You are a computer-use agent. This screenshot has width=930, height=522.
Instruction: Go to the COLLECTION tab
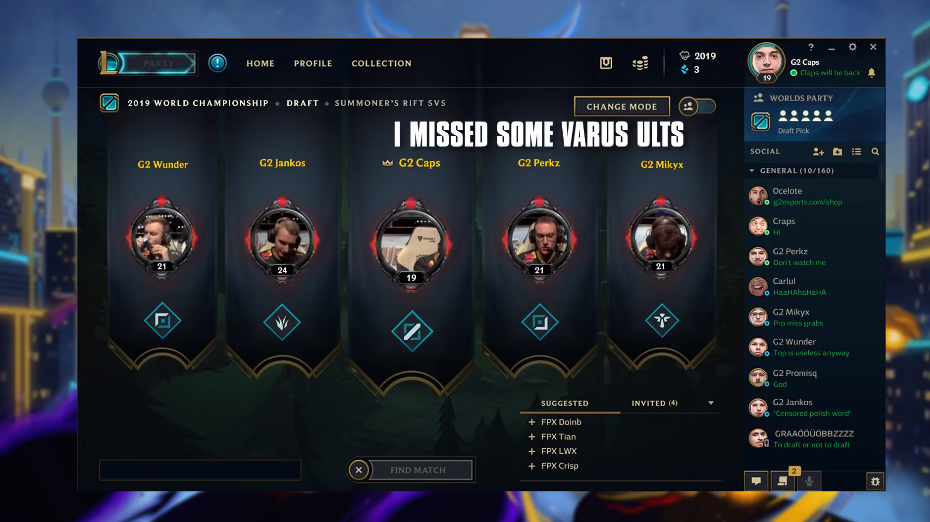coord(381,64)
